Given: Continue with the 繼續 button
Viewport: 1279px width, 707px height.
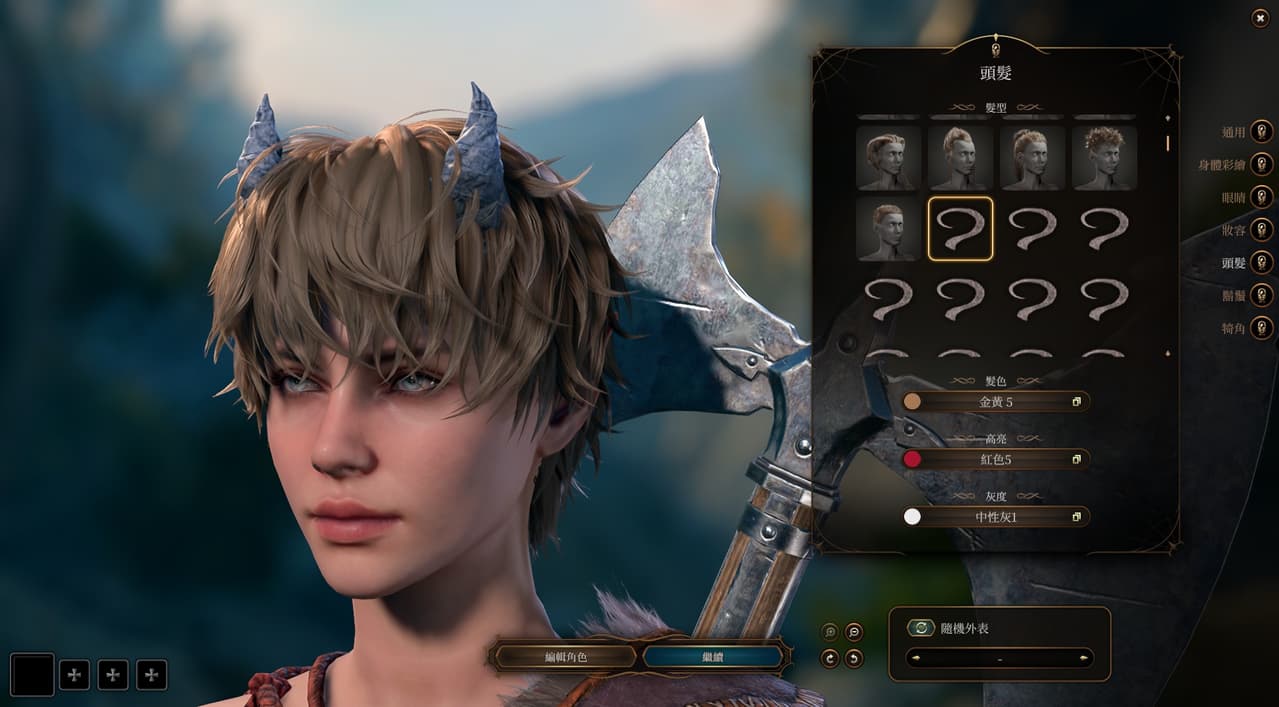Looking at the screenshot, I should (712, 657).
